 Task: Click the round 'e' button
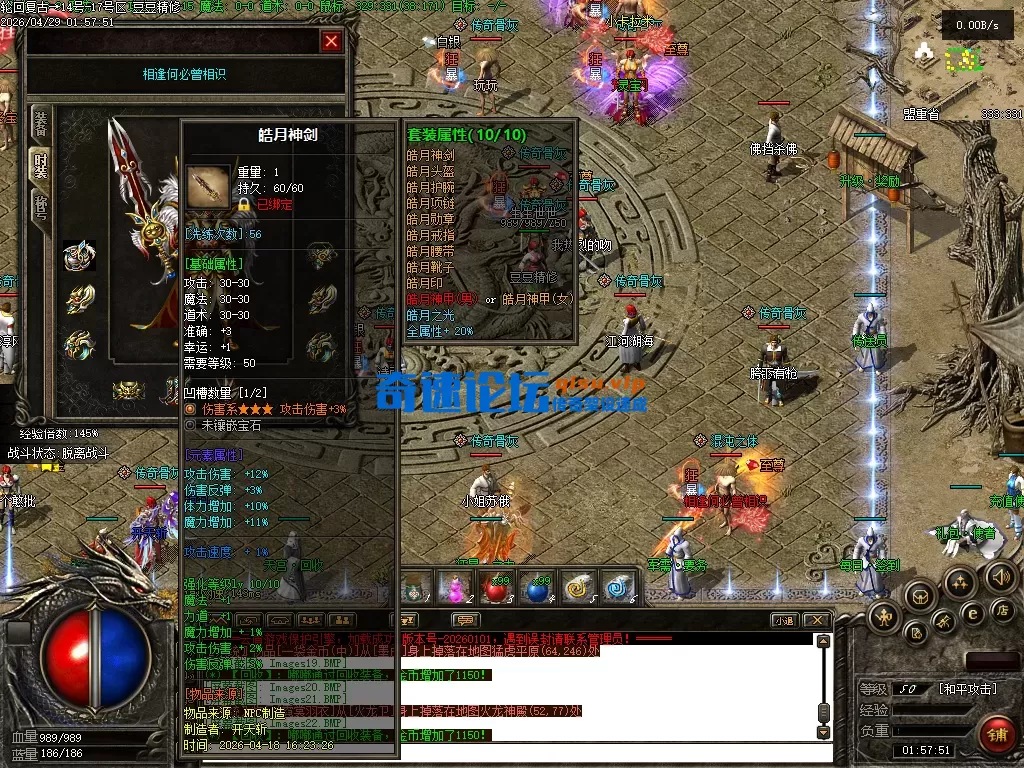coord(971,613)
